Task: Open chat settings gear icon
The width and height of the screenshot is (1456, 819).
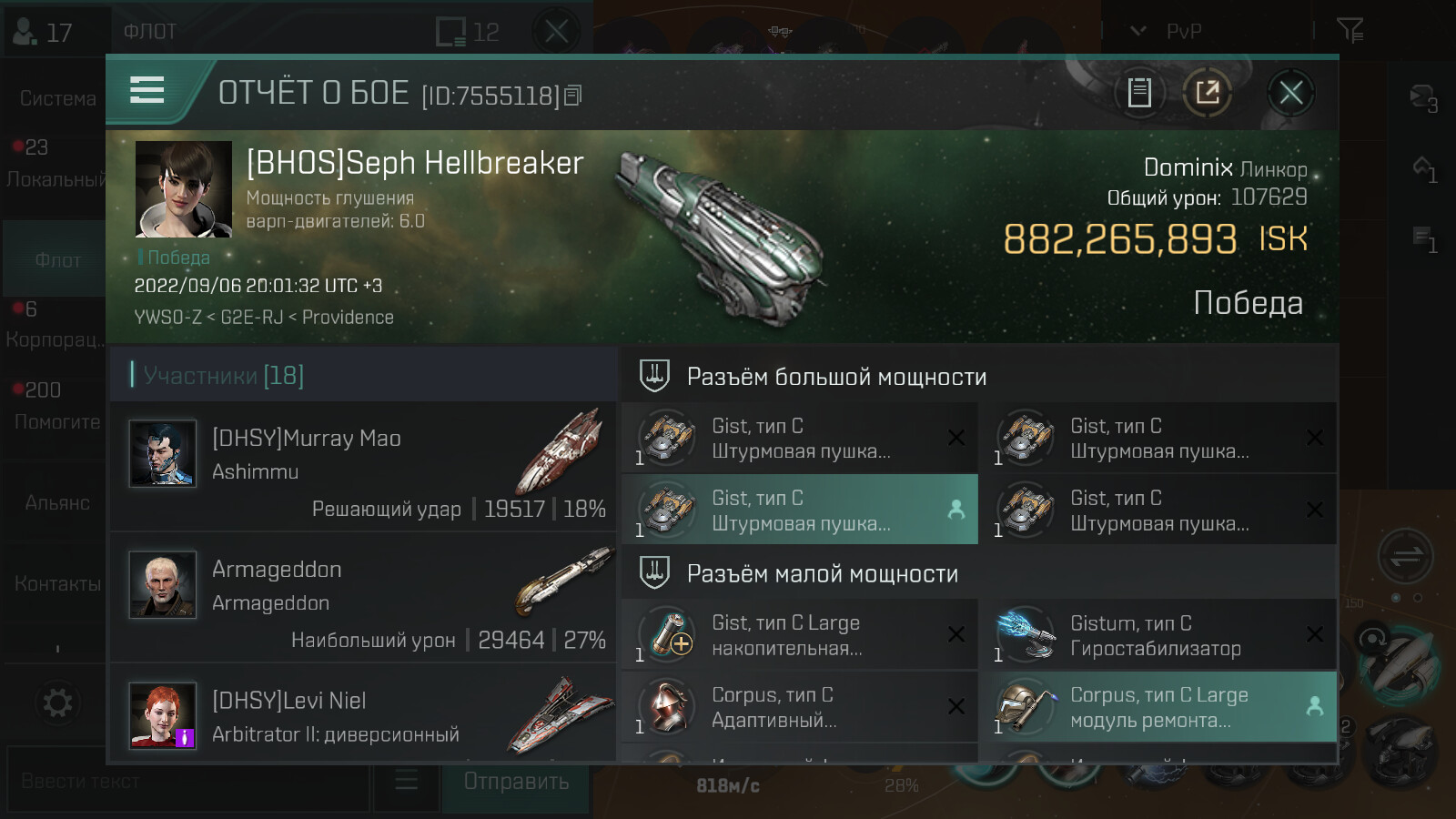Action: (x=56, y=703)
